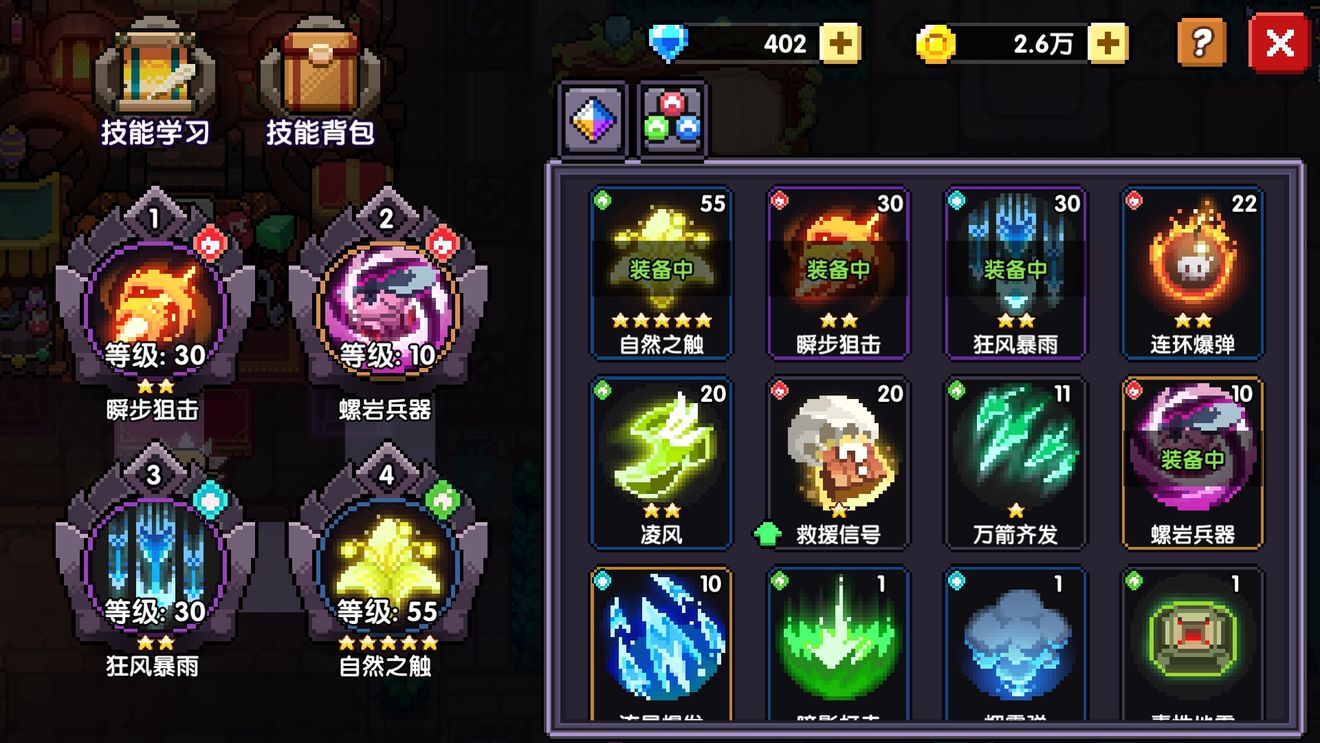Select the 连环爆弹 bomb skill card
The width and height of the screenshot is (1320, 743).
(1192, 272)
